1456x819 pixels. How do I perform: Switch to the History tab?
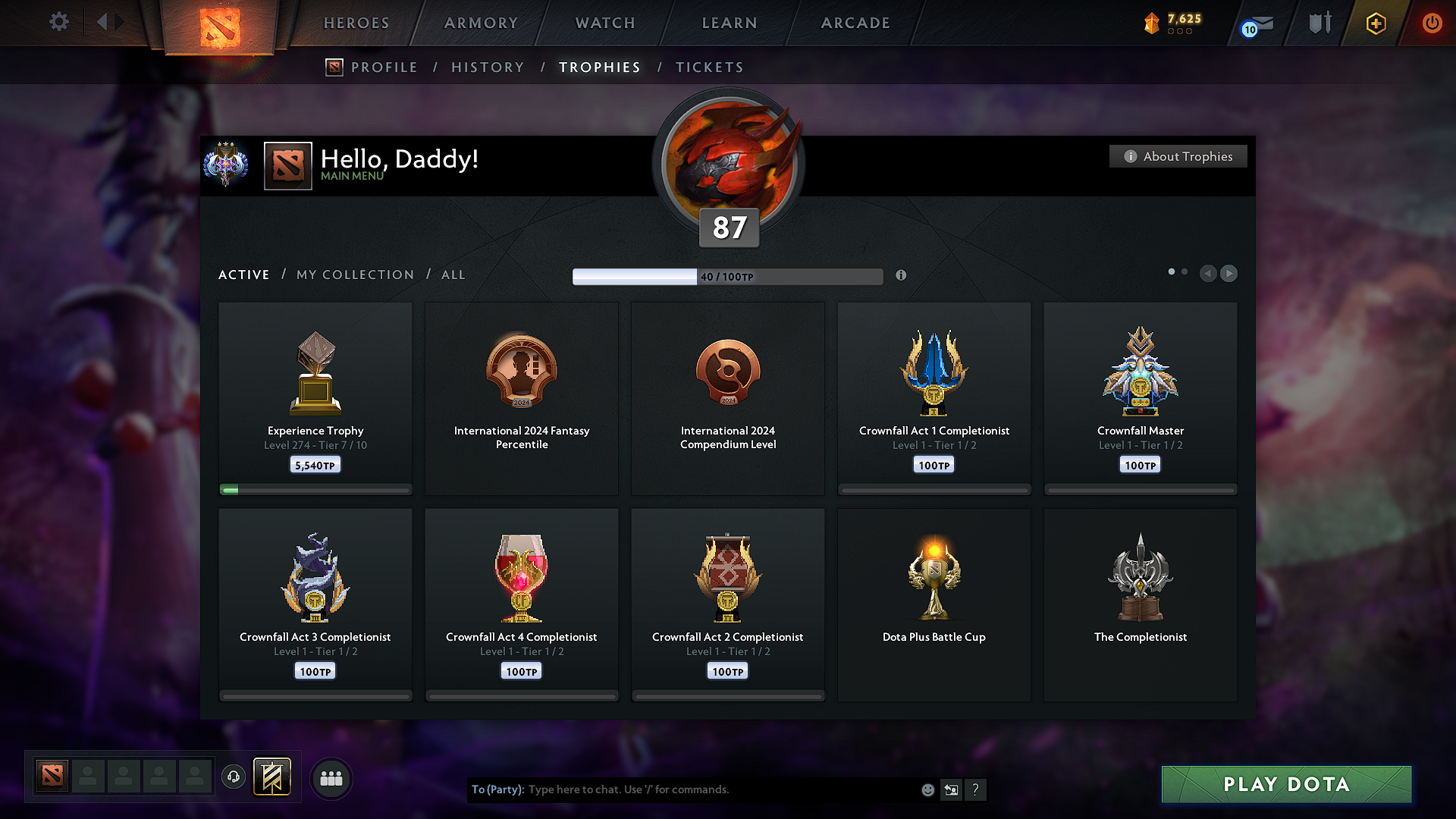click(x=488, y=67)
